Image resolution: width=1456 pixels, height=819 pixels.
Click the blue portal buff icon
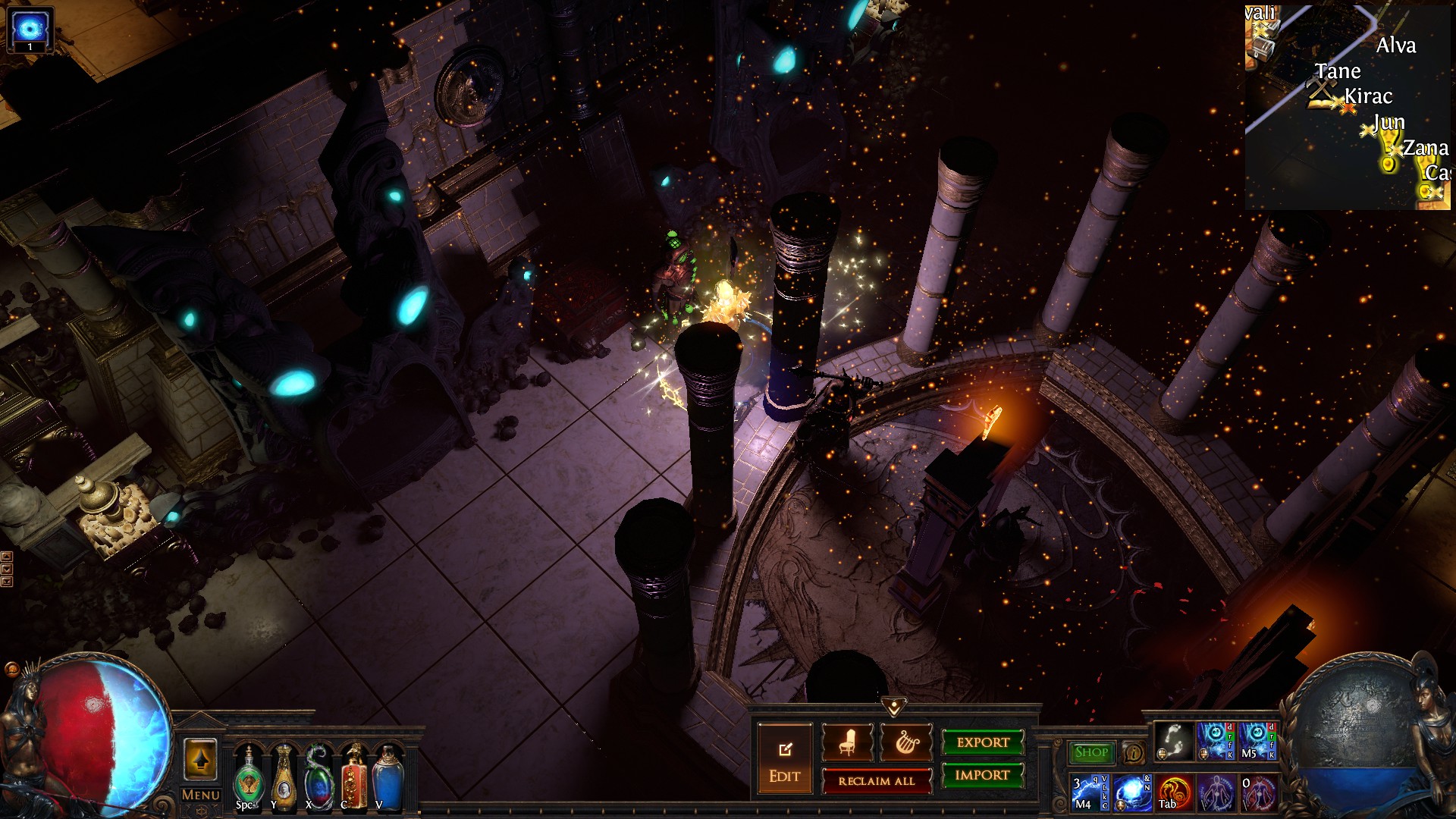click(x=30, y=30)
